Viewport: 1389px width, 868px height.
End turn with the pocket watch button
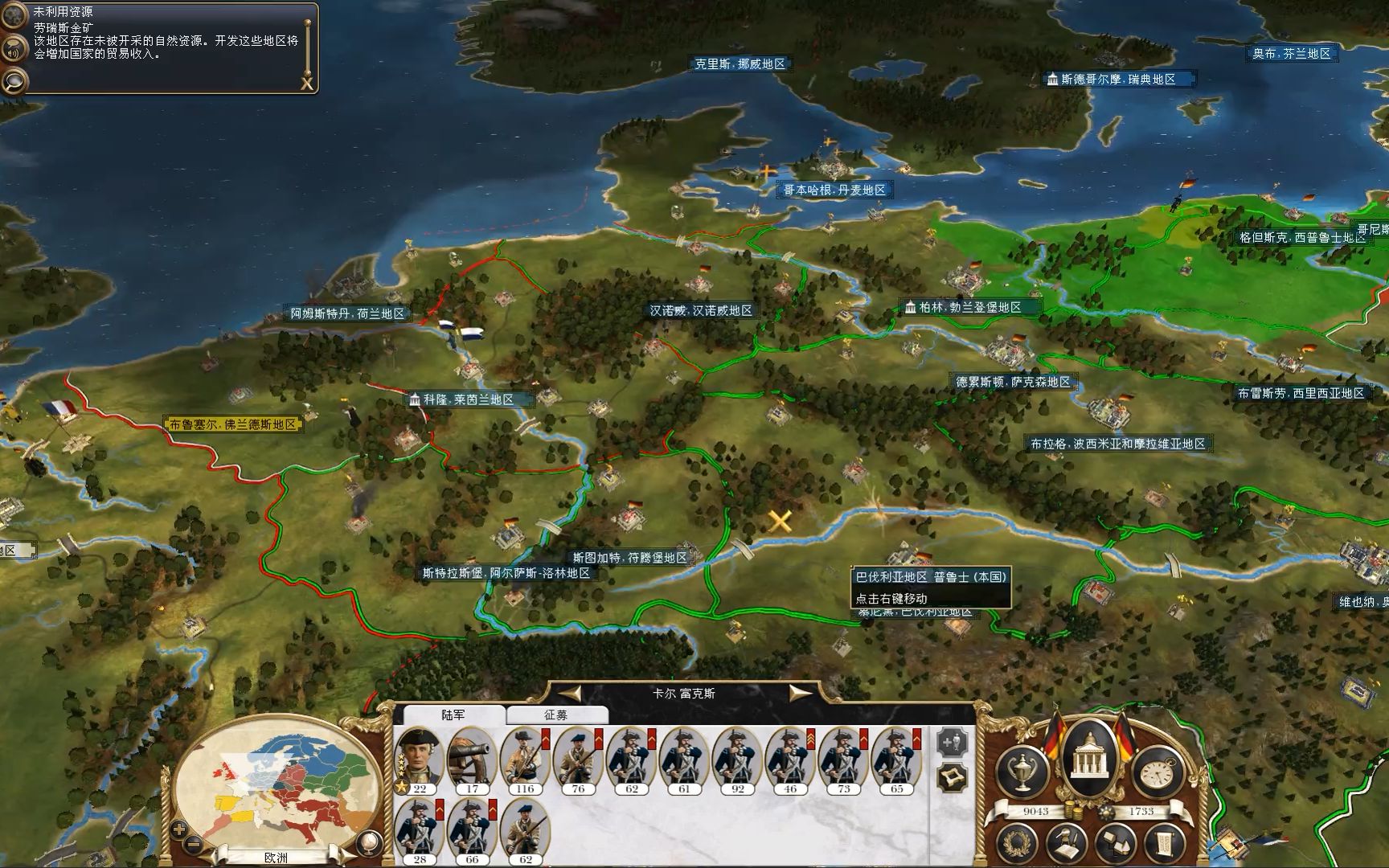point(1157,772)
